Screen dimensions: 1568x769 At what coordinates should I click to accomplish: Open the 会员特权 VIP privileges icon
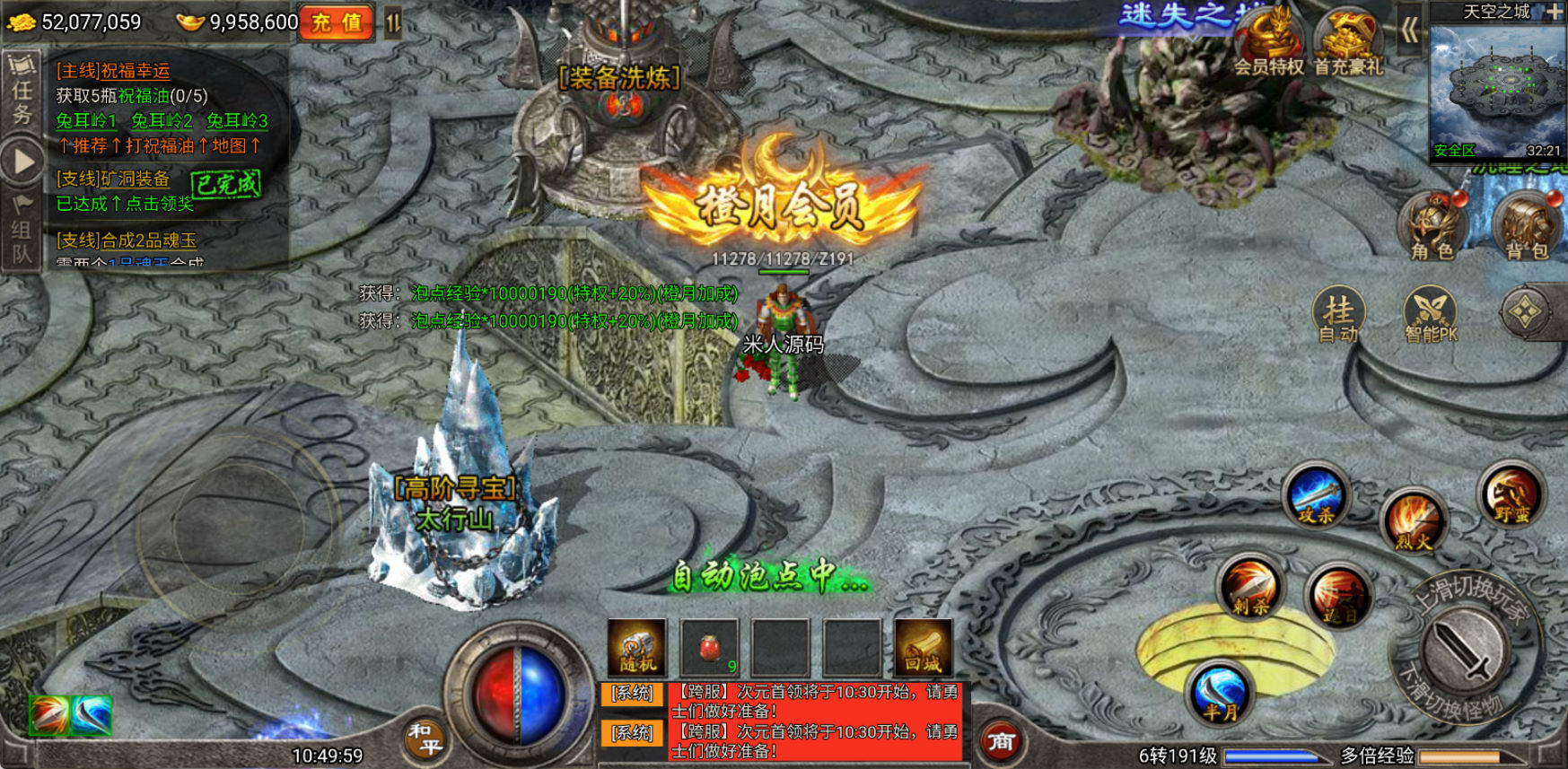(x=1267, y=43)
